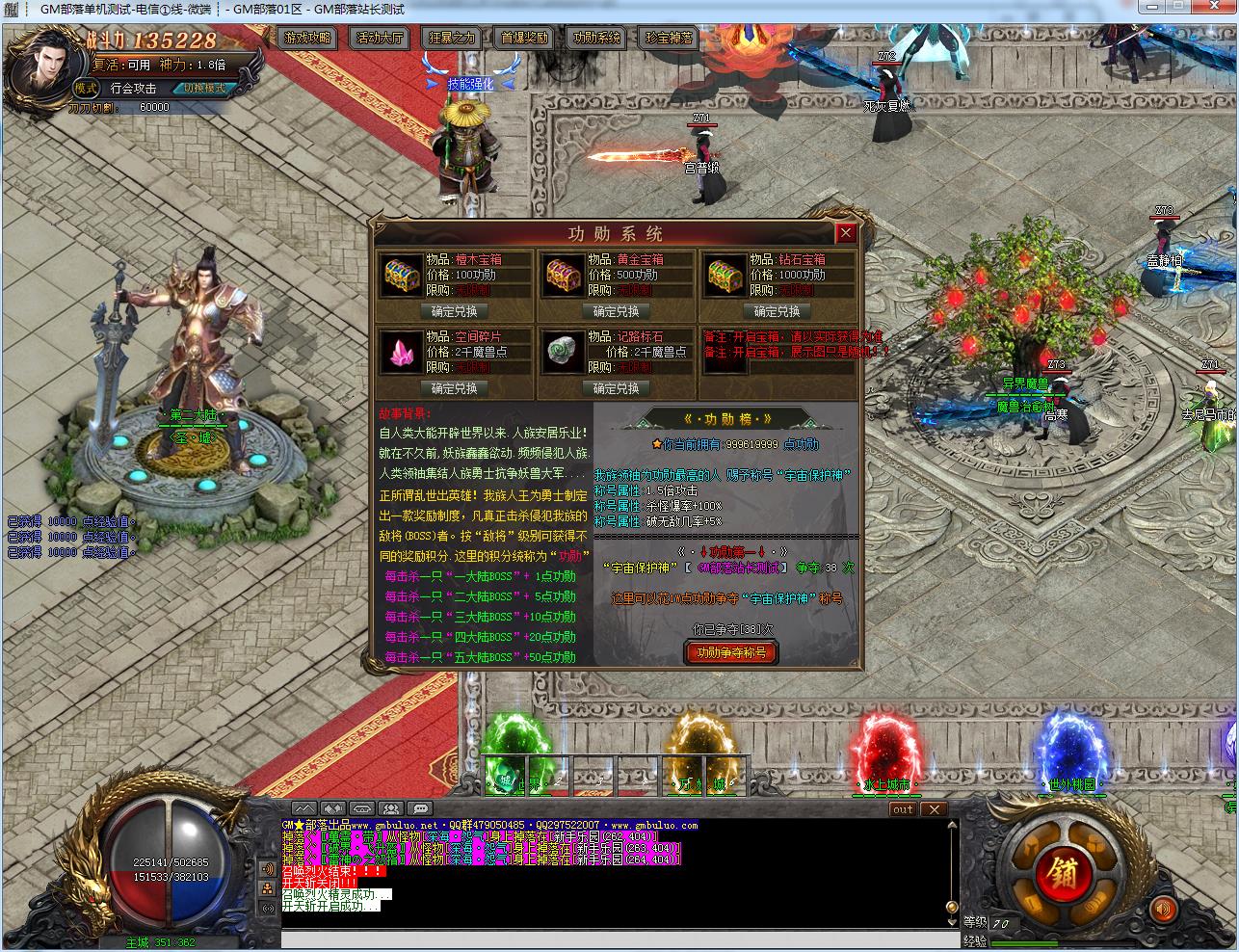Click the 功勋争夺称号 button

[x=730, y=652]
